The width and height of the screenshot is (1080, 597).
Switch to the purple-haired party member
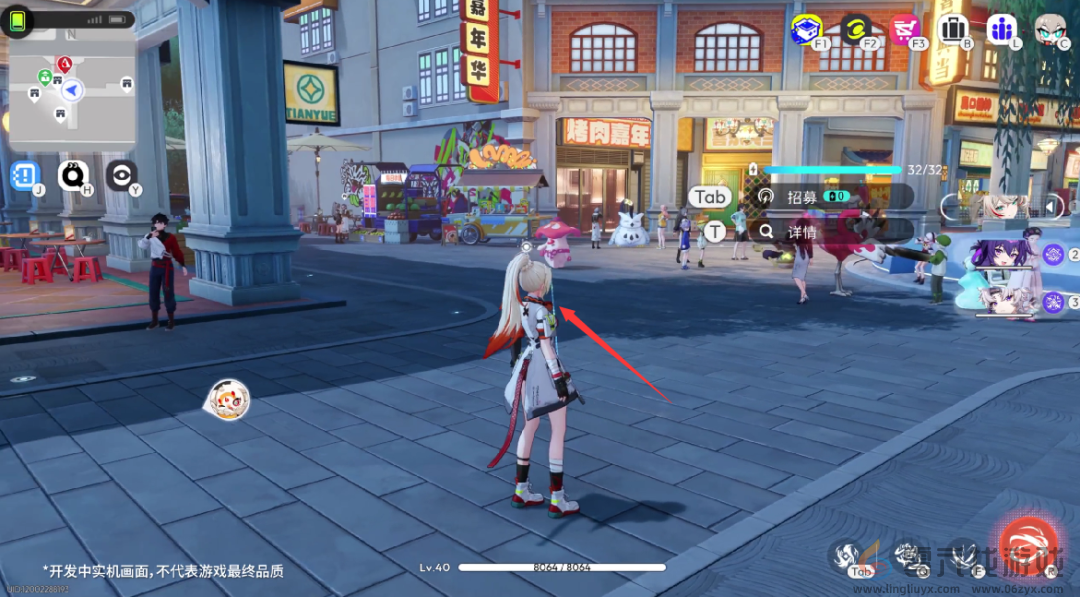pos(1005,254)
